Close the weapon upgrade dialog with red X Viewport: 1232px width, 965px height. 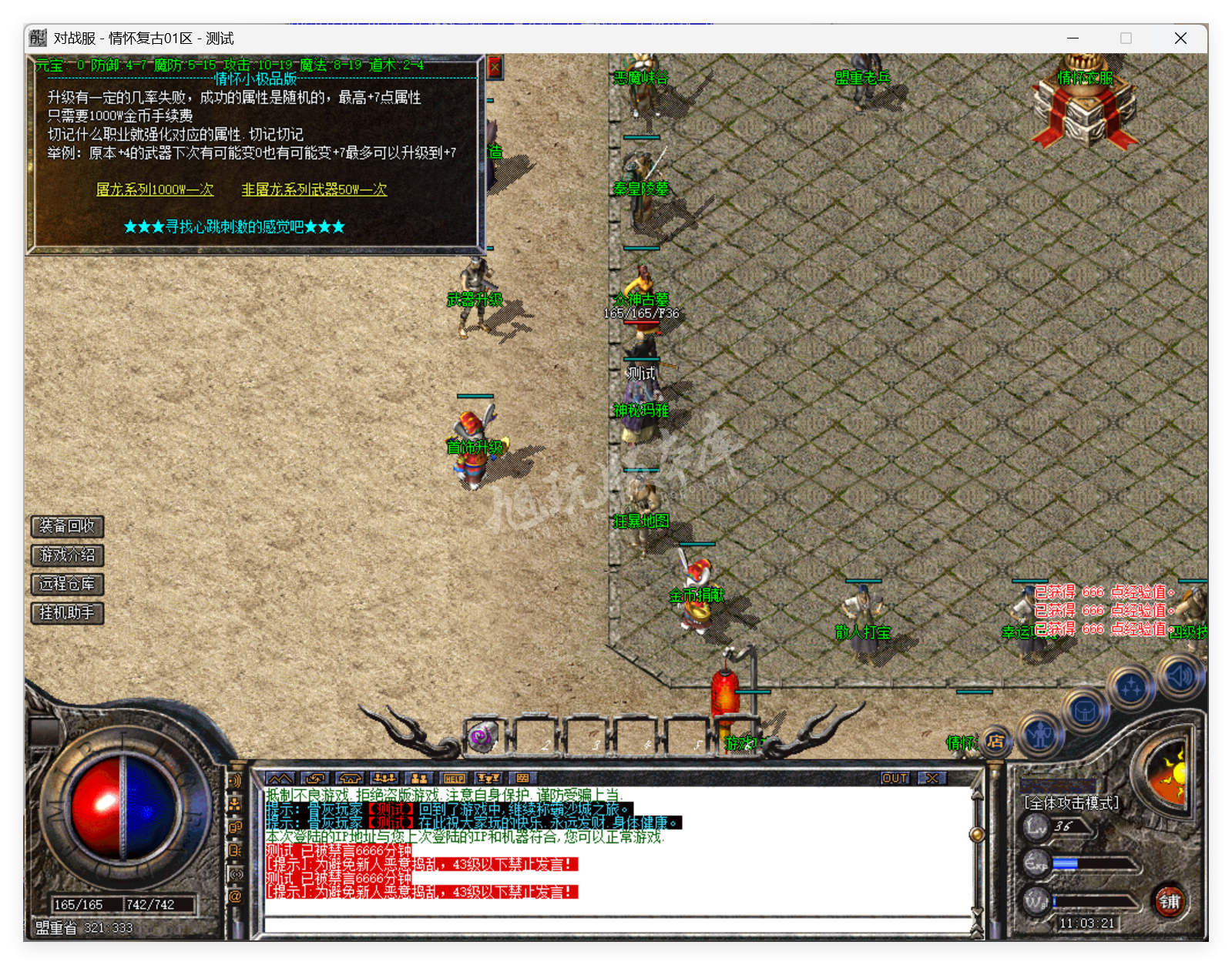[x=494, y=66]
